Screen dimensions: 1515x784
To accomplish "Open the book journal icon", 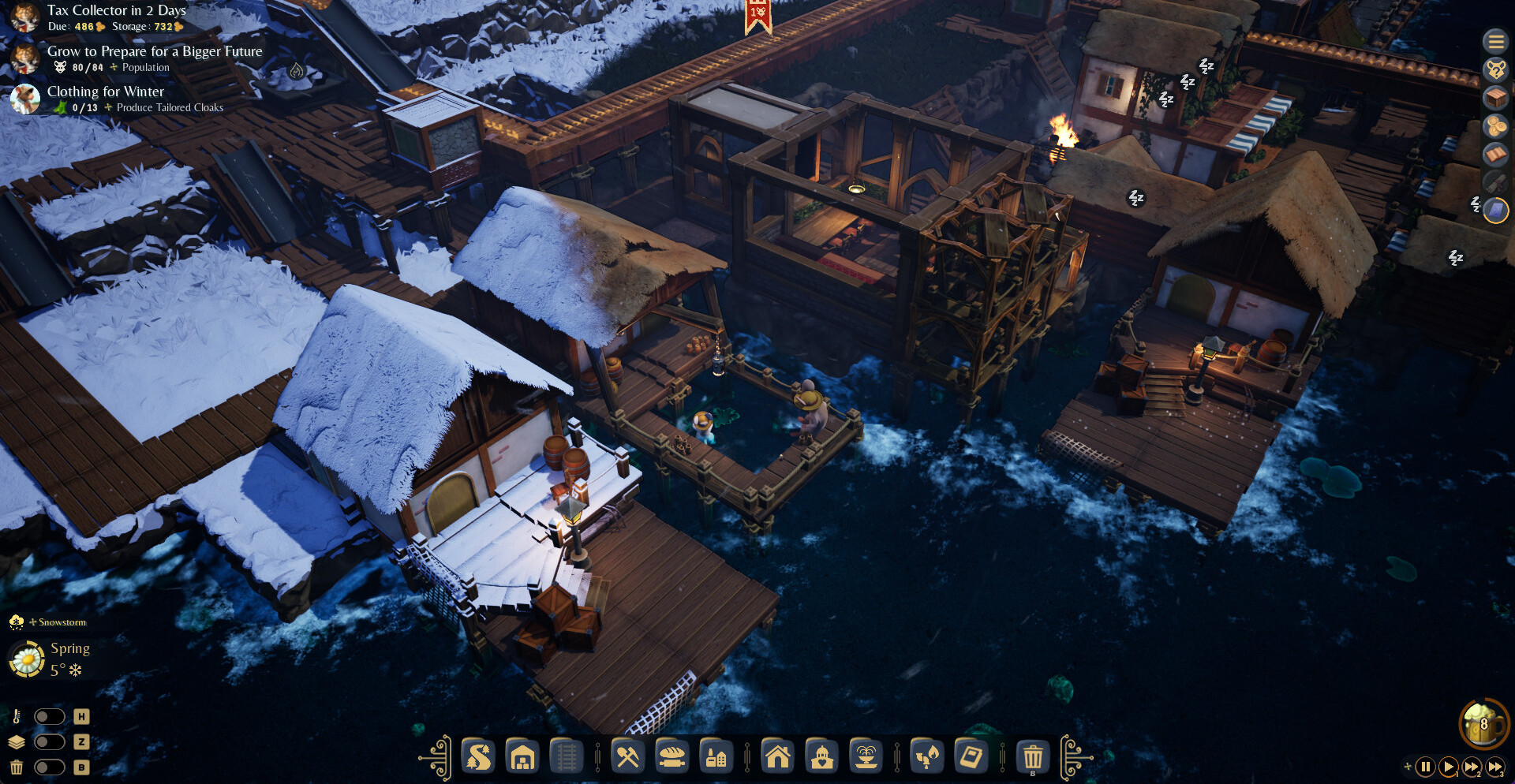I will pyautogui.click(x=1494, y=155).
